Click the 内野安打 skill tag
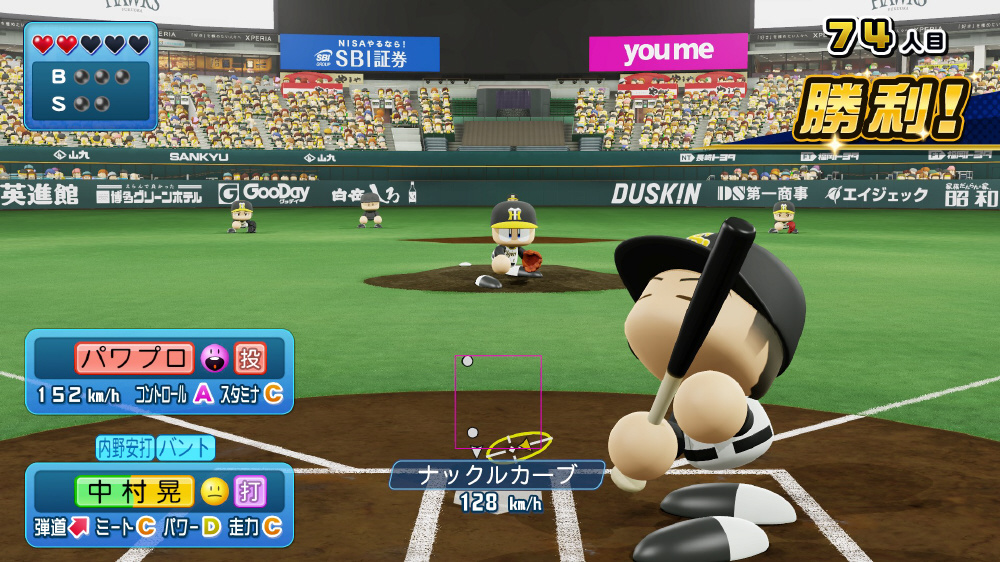The image size is (1000, 562). [x=126, y=447]
